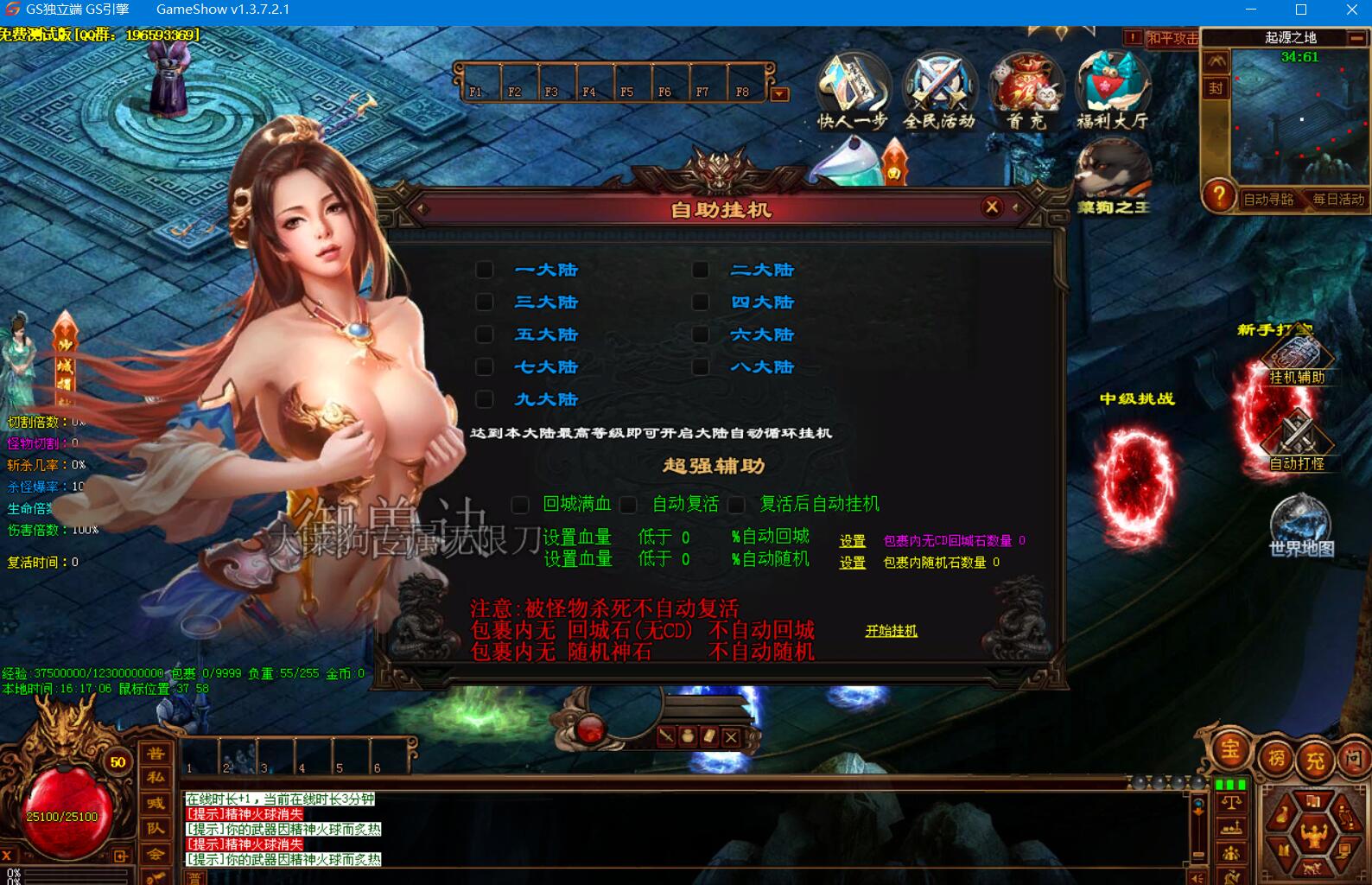Screen dimensions: 1372x885
Task: Enable the 八大陆 checkbox
Action: tap(701, 367)
